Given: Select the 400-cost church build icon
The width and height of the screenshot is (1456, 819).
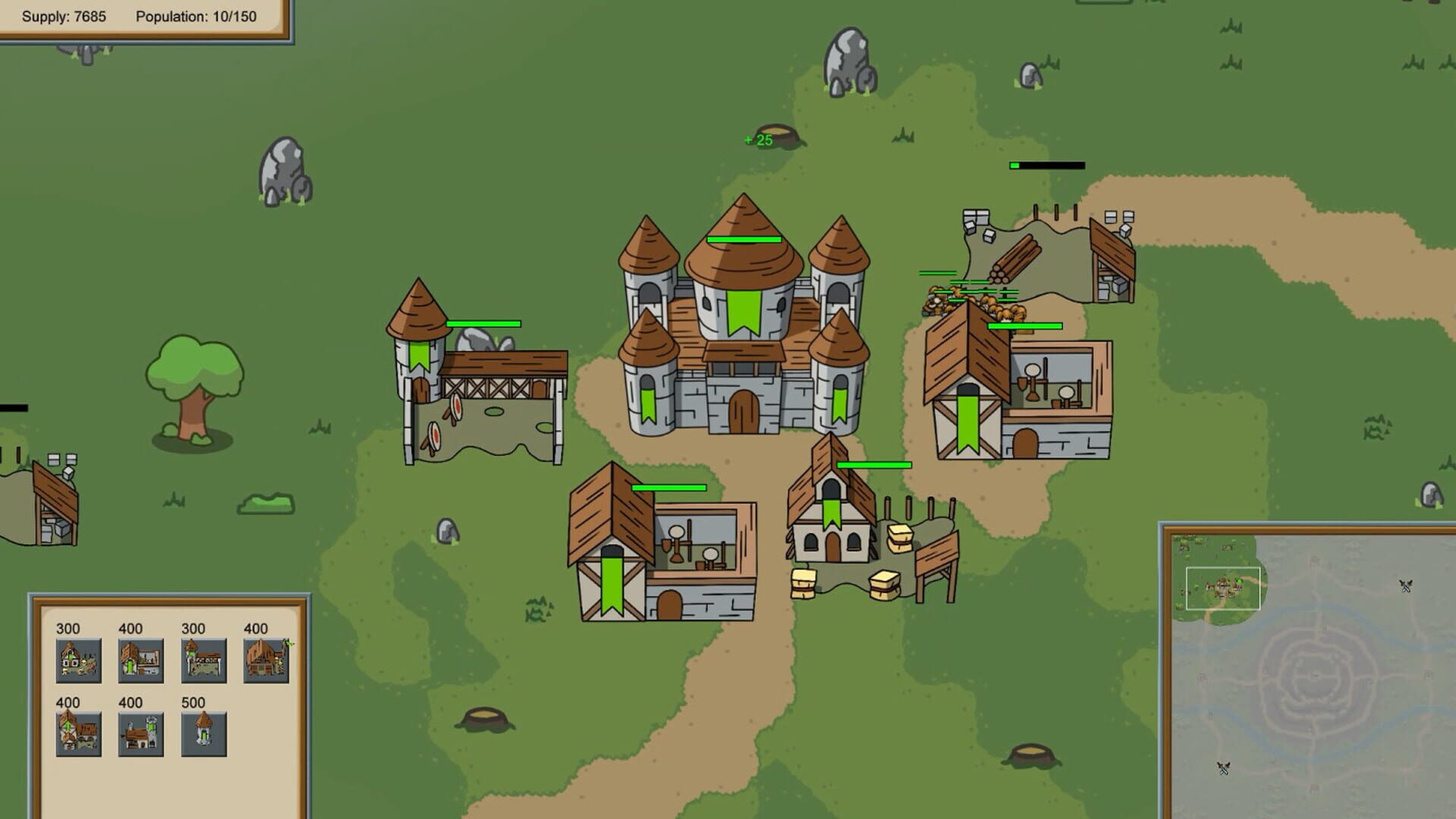Looking at the screenshot, I should coord(141,734).
